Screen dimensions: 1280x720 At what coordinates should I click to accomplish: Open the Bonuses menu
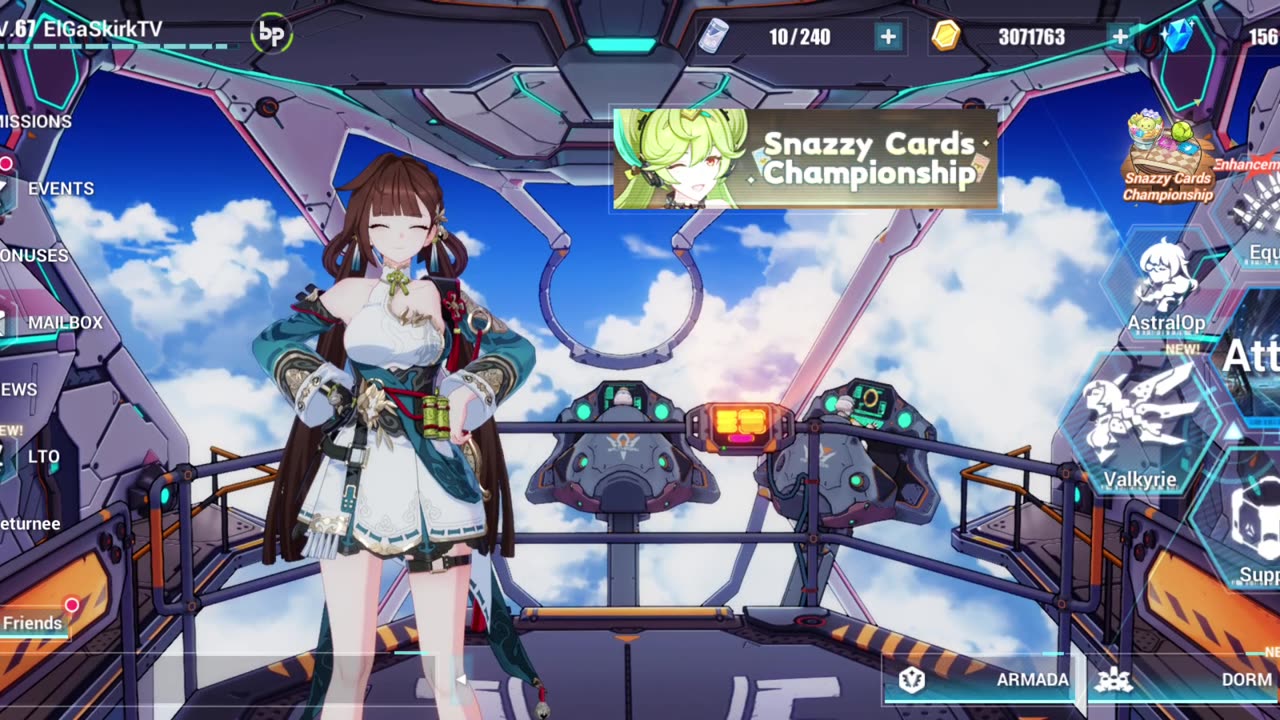tap(35, 256)
